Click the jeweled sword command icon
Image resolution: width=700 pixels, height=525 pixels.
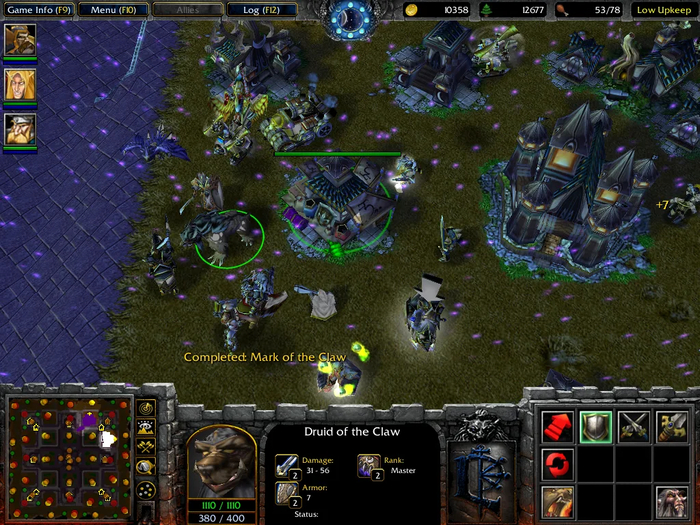point(672,427)
